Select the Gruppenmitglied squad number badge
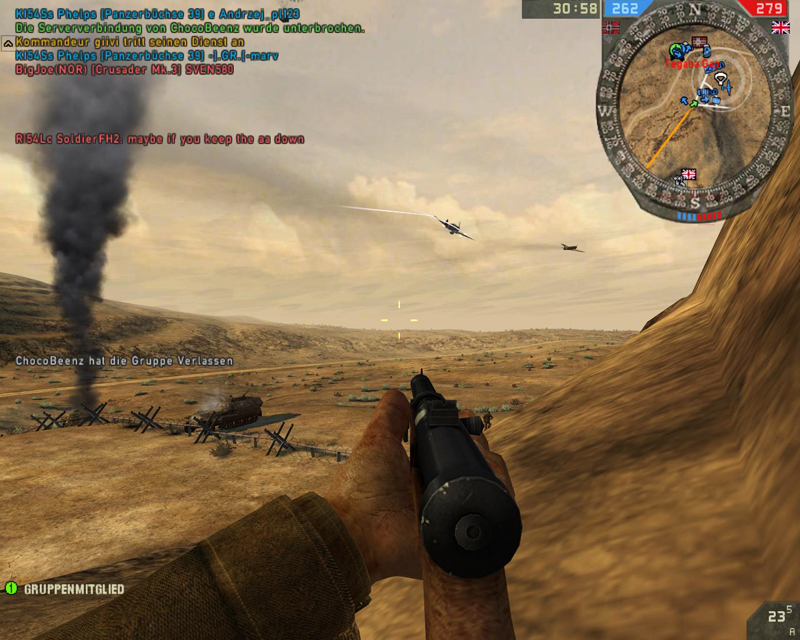The image size is (800, 640). [x=12, y=589]
